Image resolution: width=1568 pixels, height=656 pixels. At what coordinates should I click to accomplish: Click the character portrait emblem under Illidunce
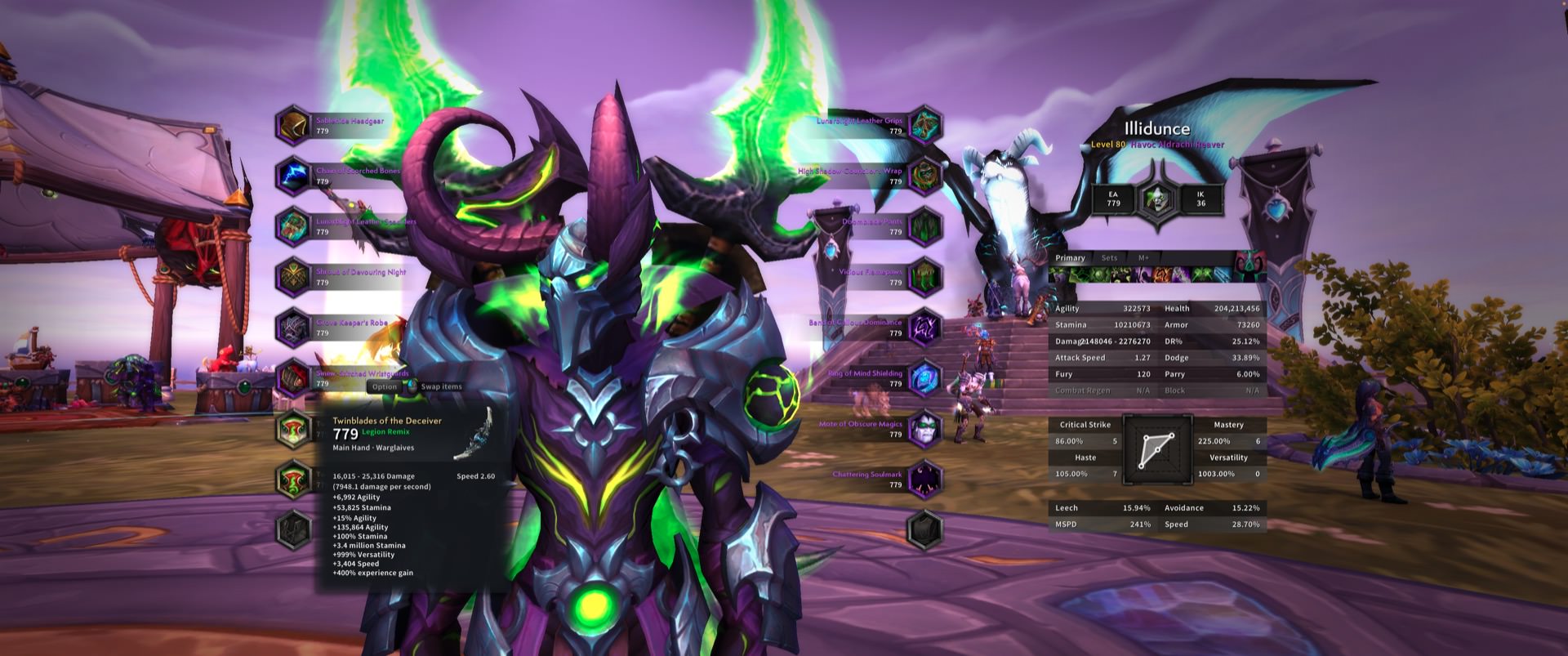pos(1157,199)
